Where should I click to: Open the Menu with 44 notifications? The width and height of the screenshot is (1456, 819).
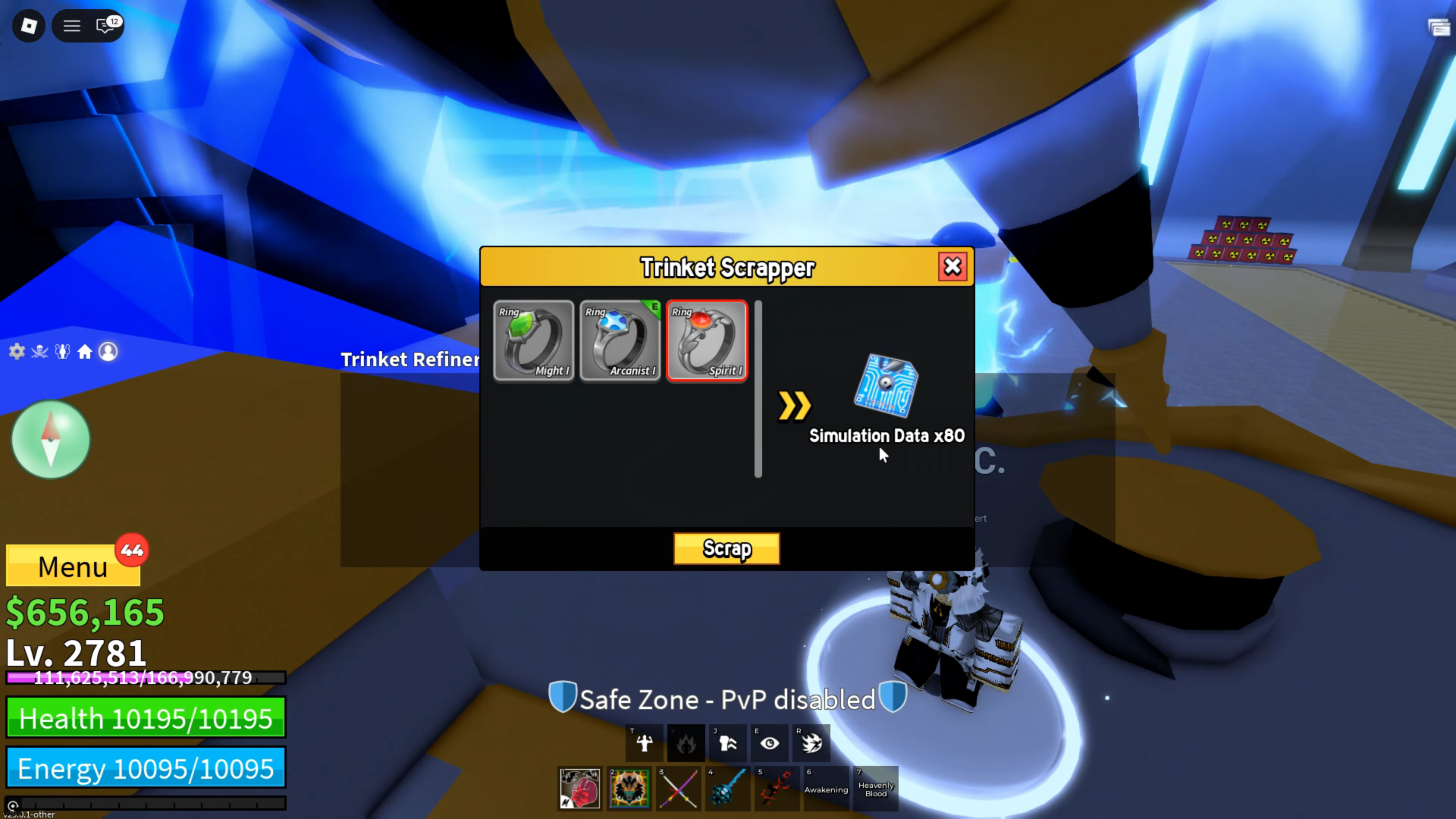tap(73, 566)
